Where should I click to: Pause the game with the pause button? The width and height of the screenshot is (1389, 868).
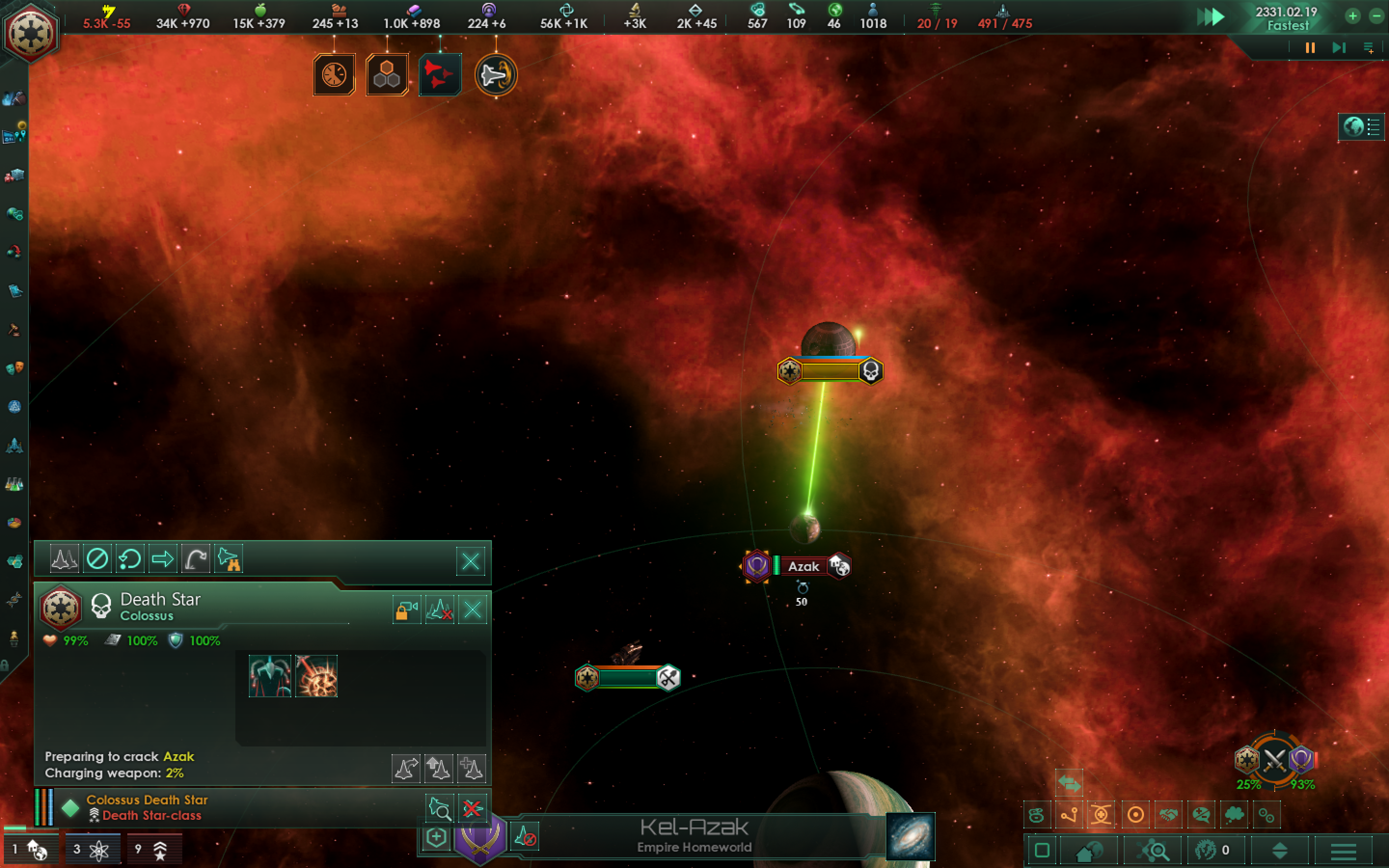pos(1309,48)
